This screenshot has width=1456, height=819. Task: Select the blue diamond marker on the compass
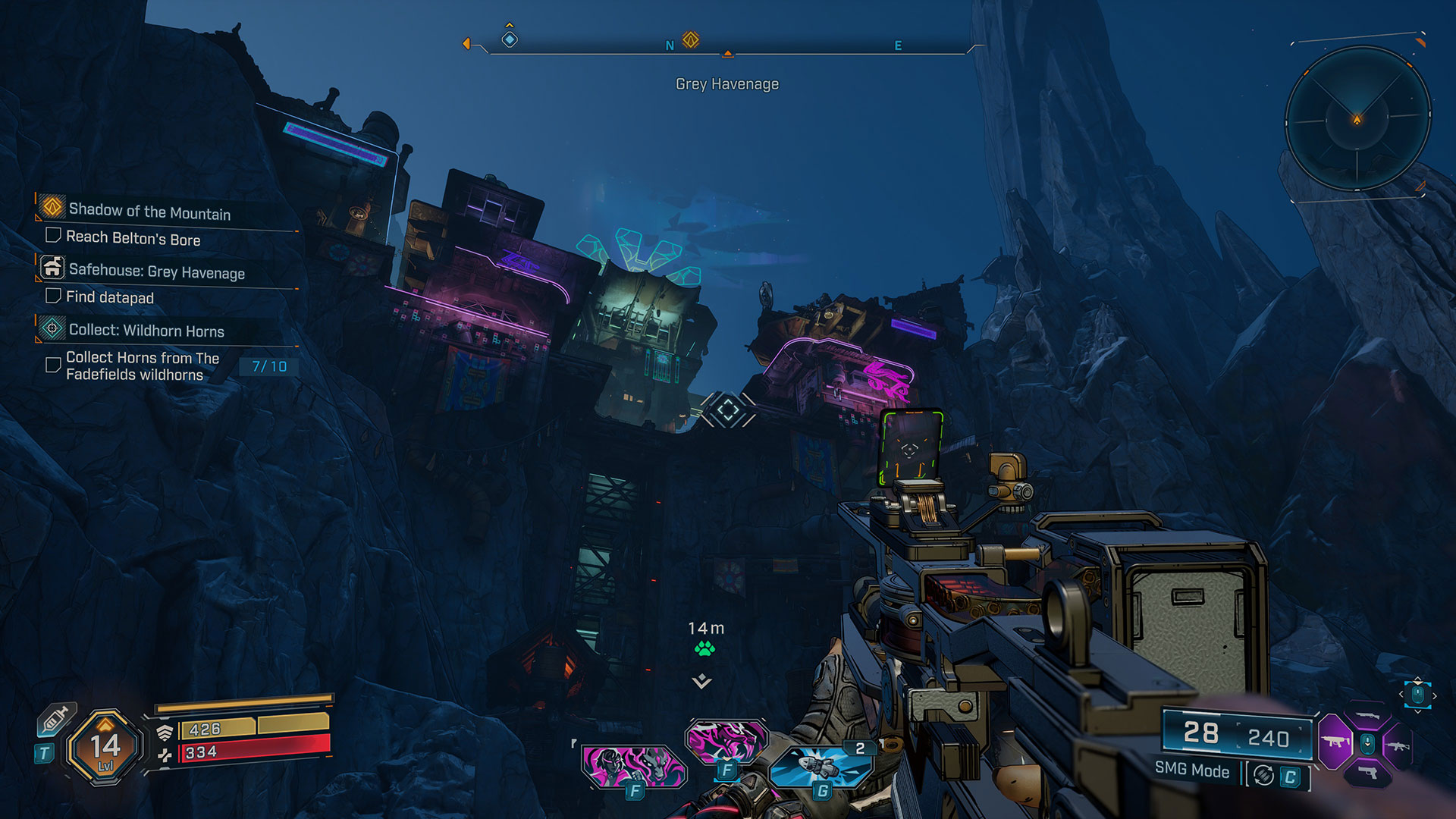coord(510,39)
